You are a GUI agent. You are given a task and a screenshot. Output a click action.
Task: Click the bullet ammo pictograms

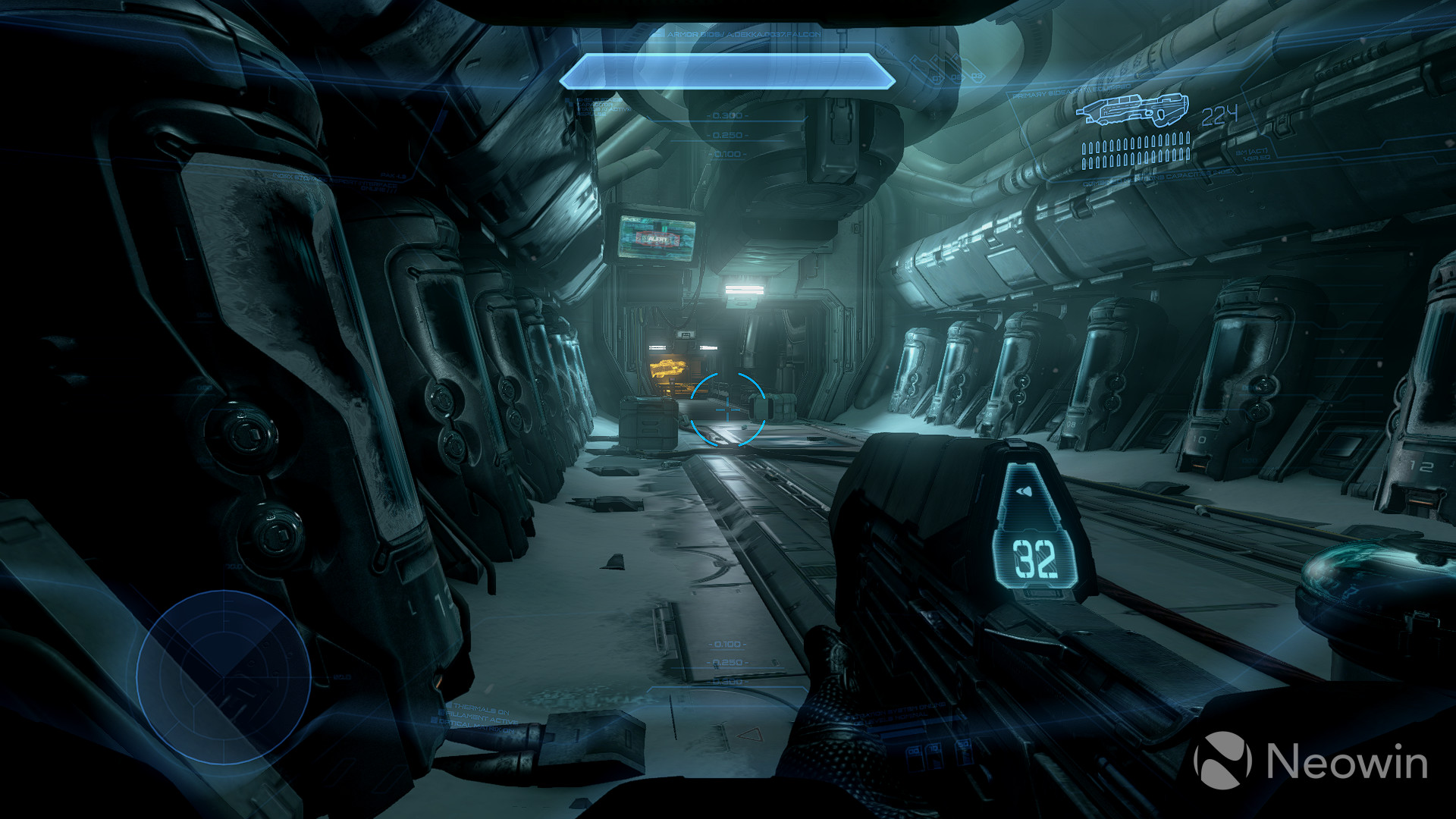click(x=1136, y=152)
